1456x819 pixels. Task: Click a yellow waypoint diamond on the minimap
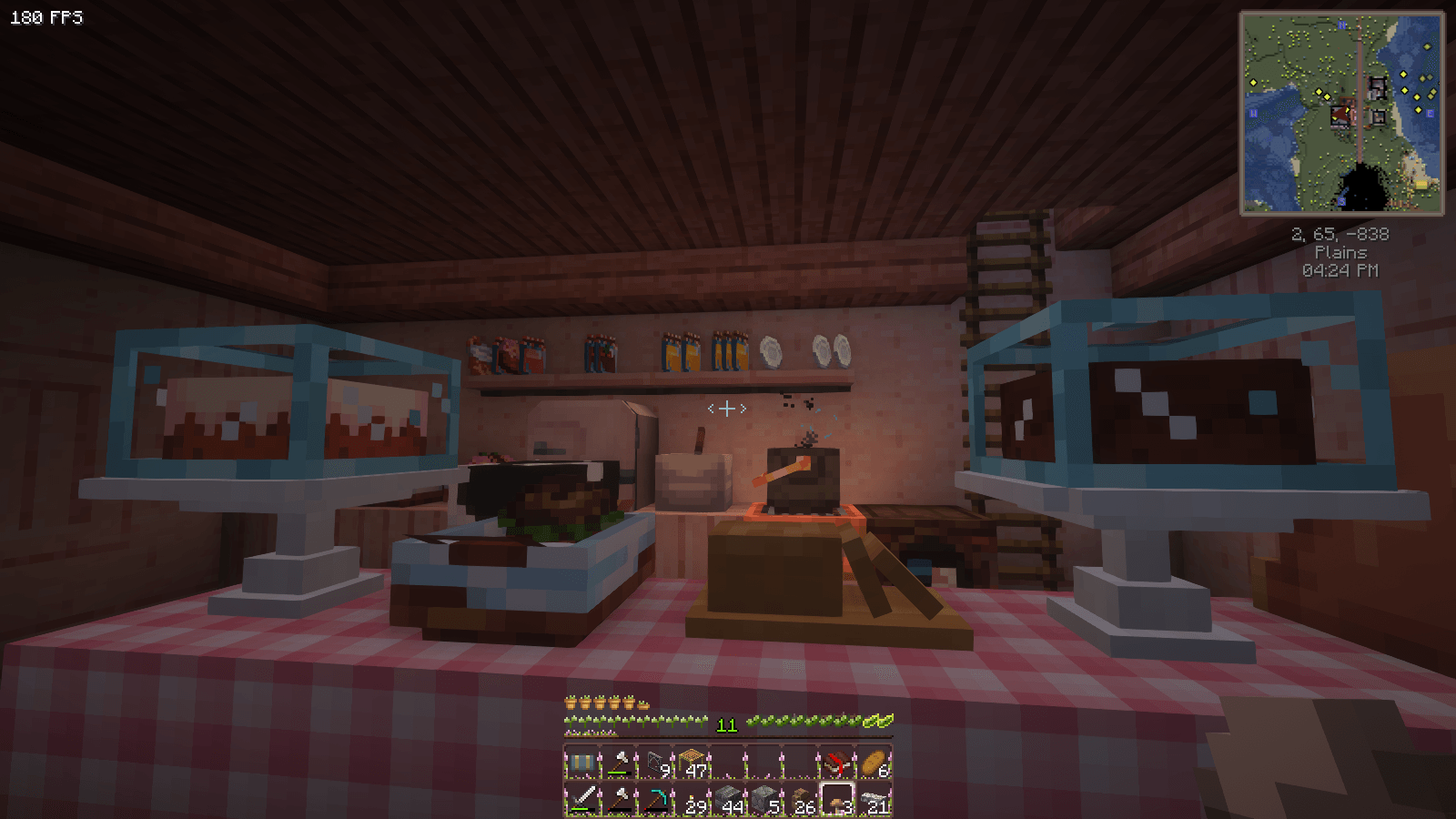(1403, 75)
